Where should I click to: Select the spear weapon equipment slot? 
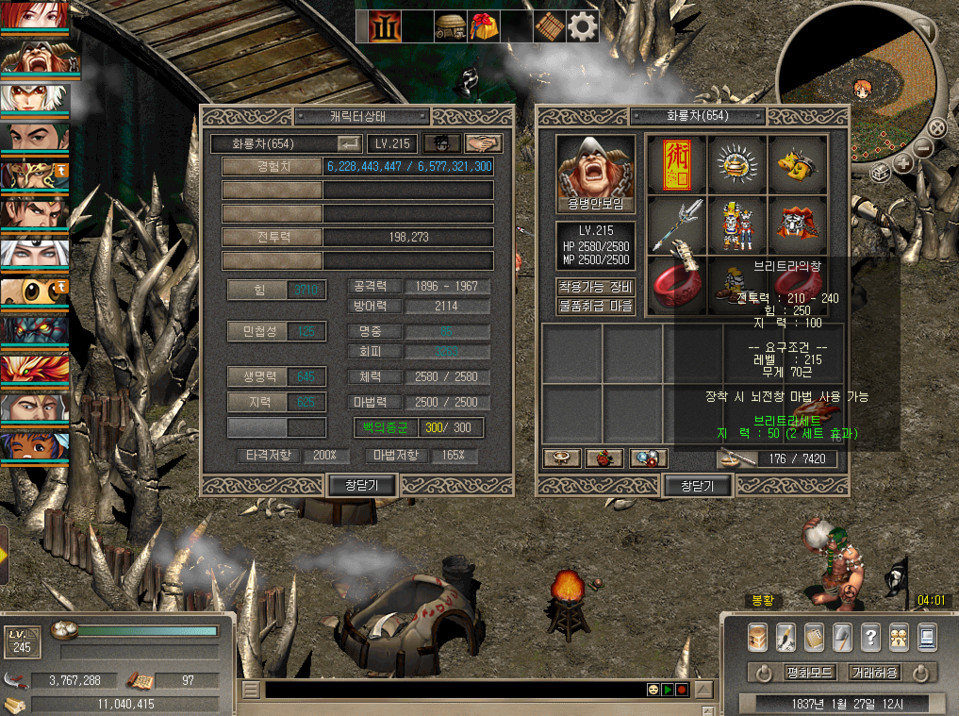coord(676,225)
